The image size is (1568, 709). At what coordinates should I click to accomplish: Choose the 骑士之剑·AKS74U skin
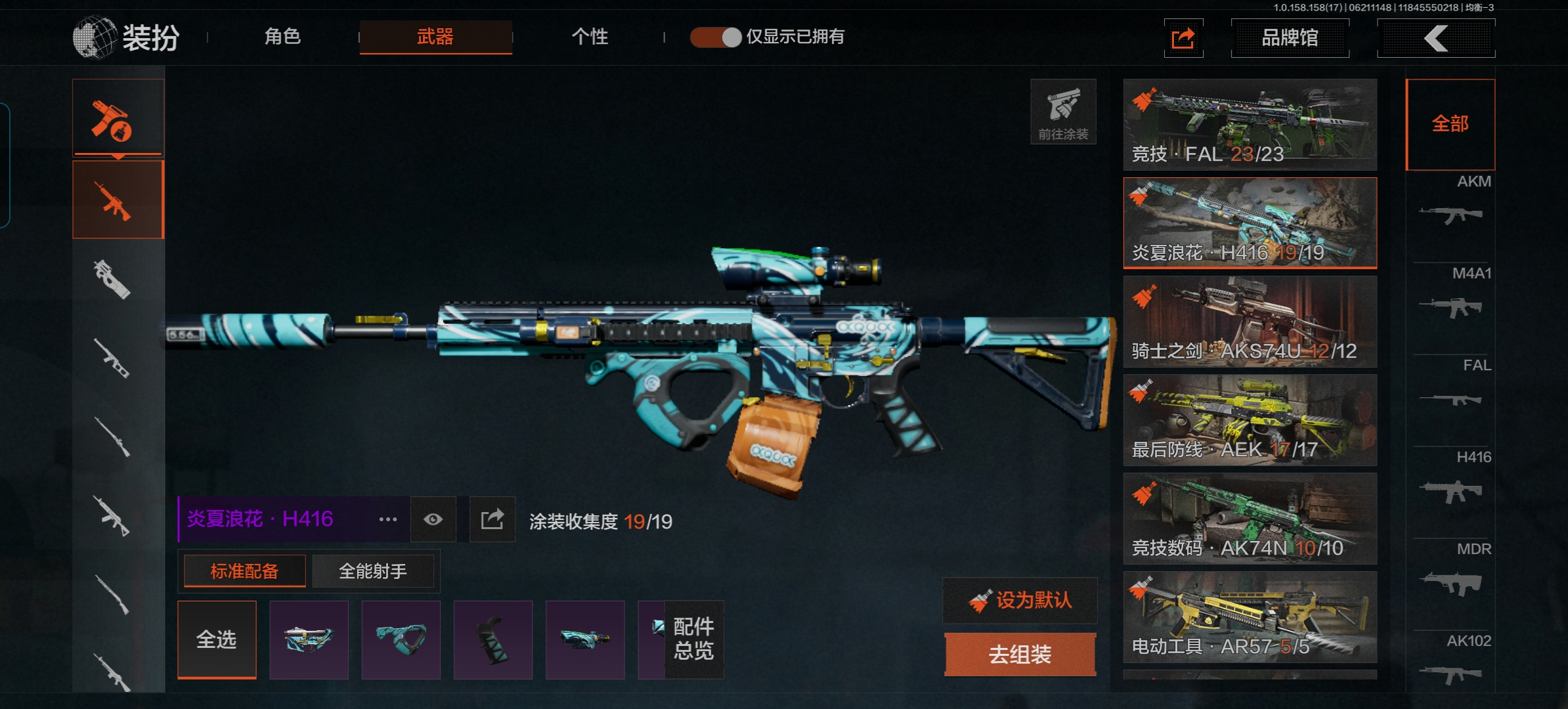click(1250, 322)
